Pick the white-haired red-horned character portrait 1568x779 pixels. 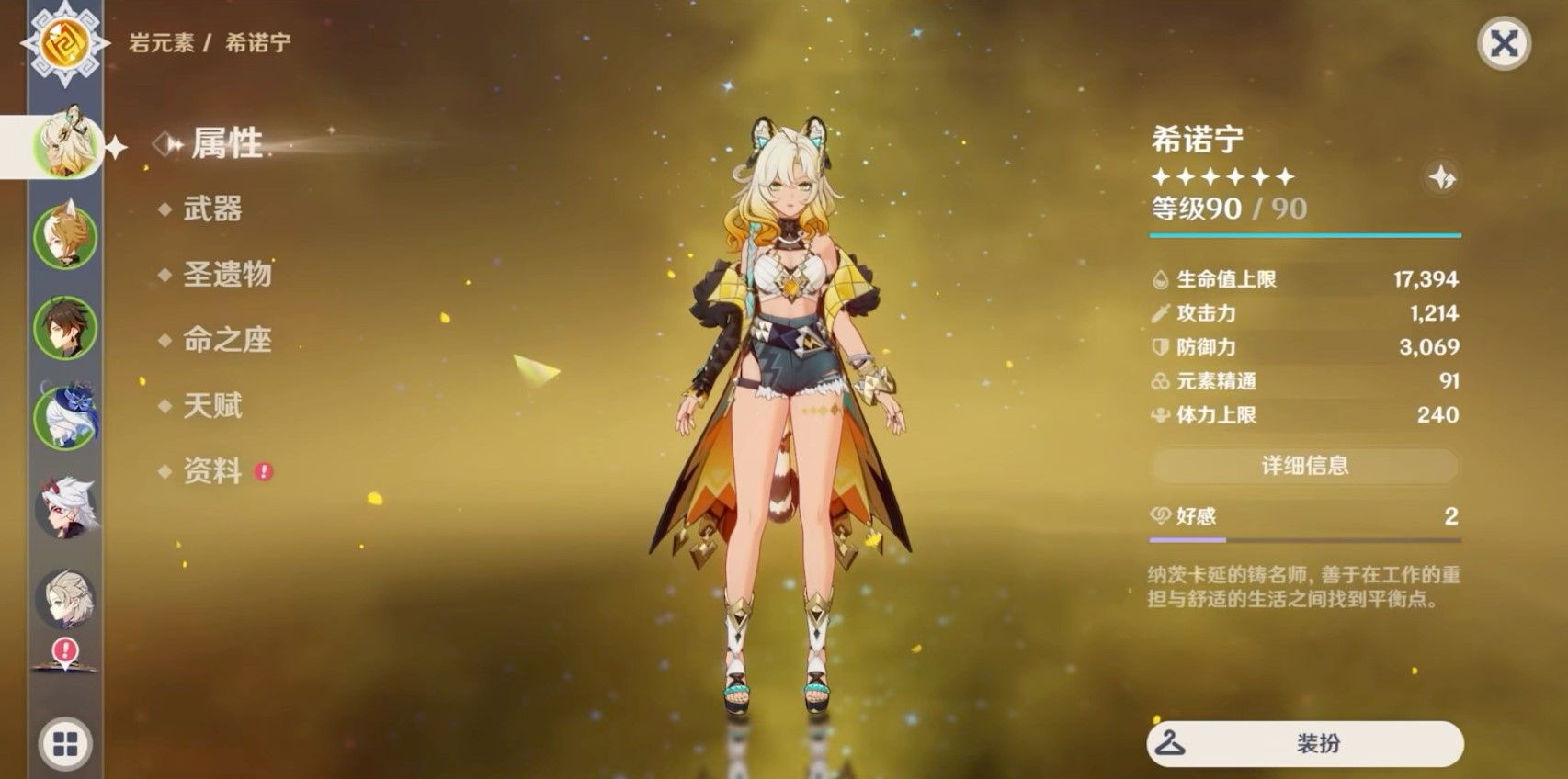[65, 507]
